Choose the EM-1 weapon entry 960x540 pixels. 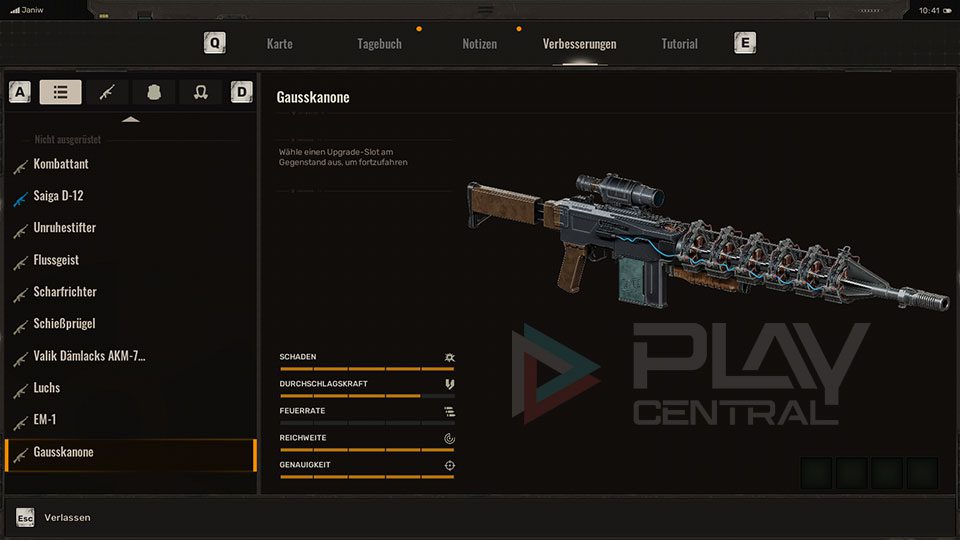45,420
